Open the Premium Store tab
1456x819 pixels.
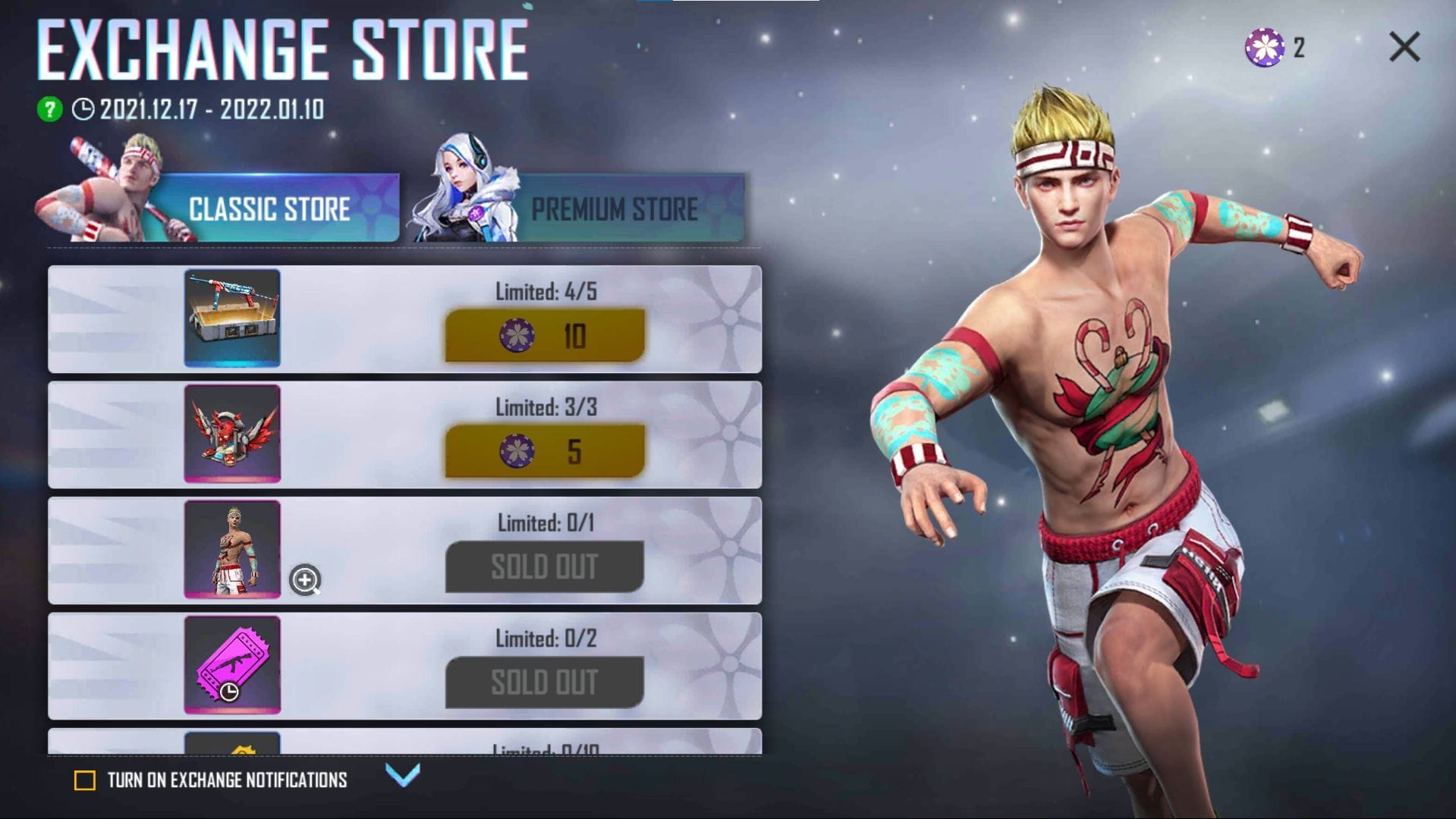click(613, 209)
